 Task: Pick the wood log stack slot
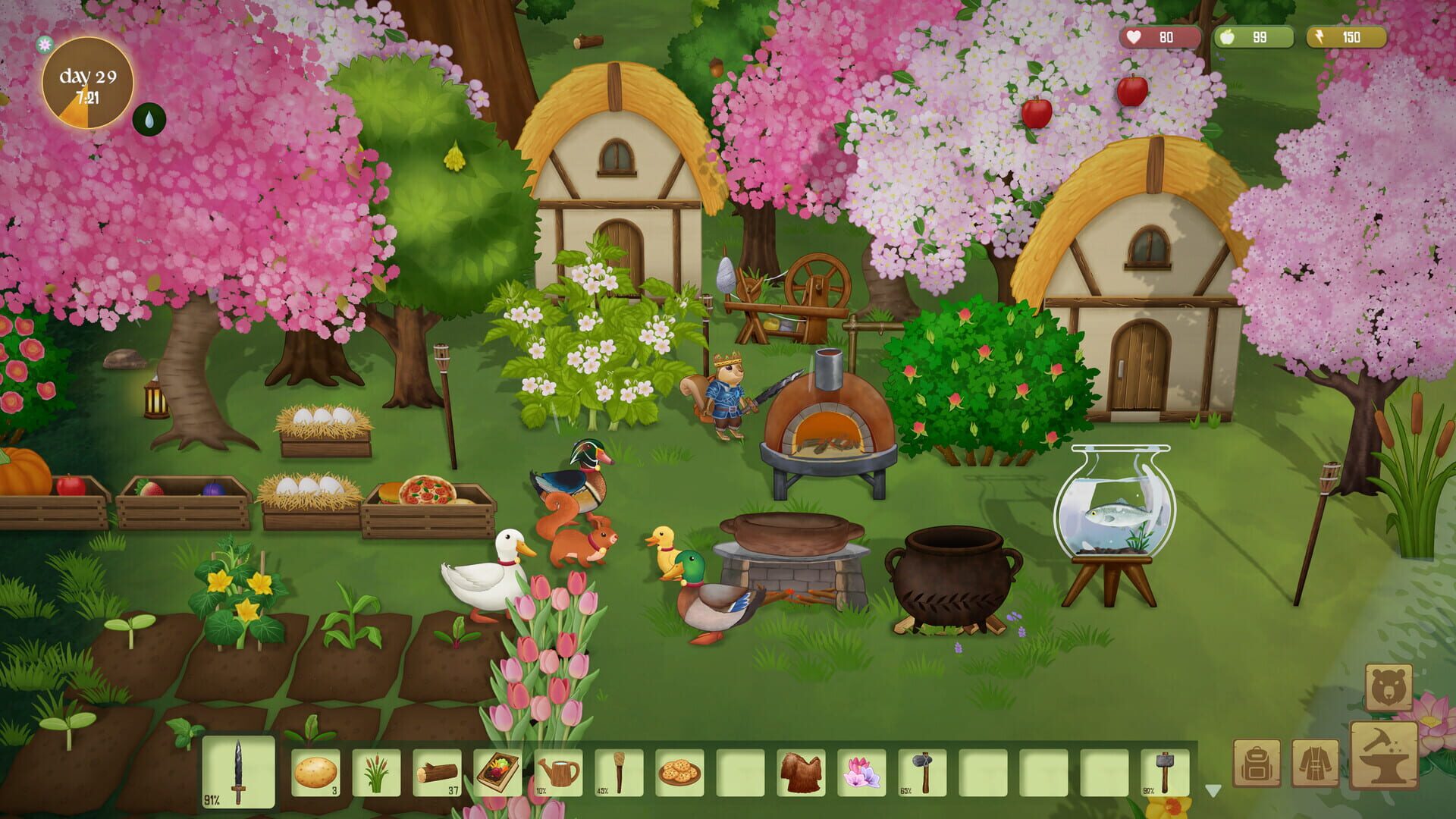click(x=438, y=773)
